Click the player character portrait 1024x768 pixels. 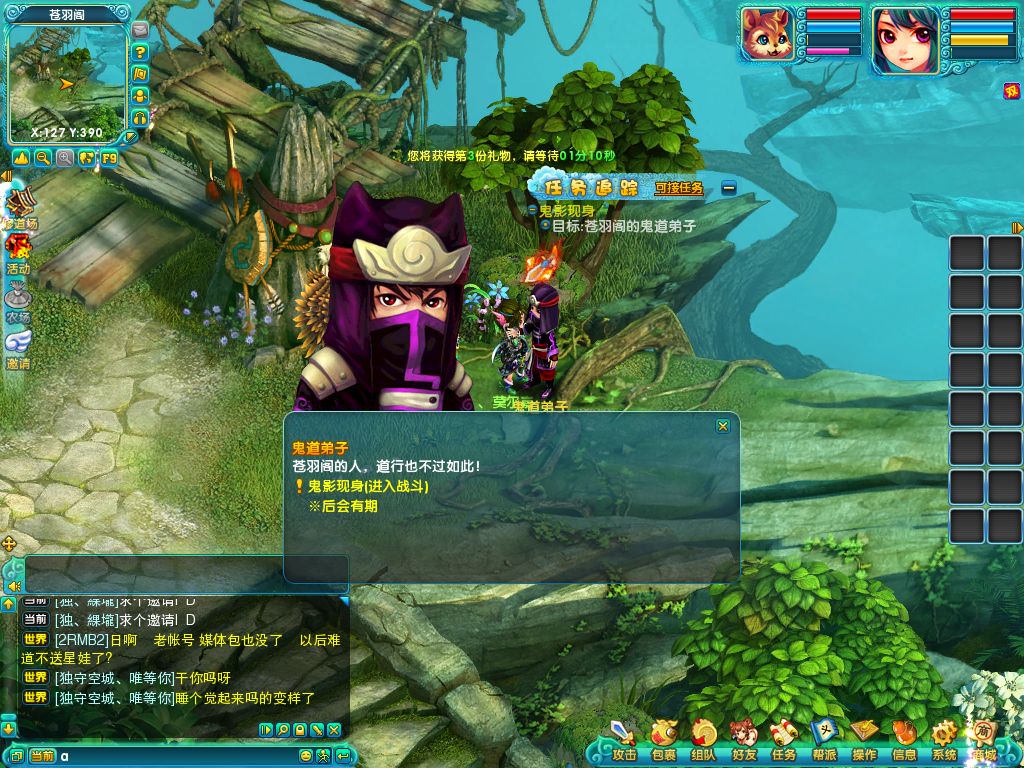[906, 41]
